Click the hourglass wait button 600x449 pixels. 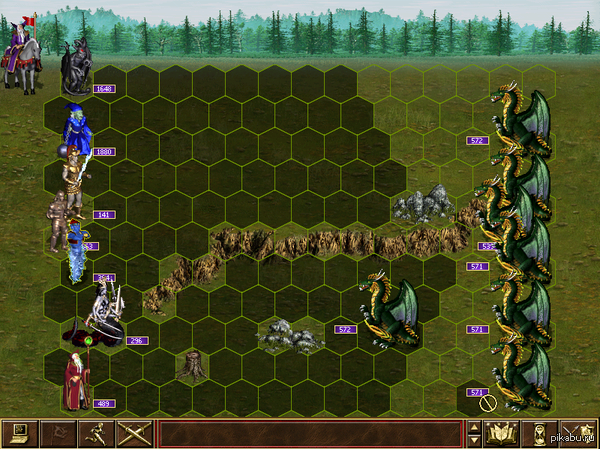pos(540,433)
